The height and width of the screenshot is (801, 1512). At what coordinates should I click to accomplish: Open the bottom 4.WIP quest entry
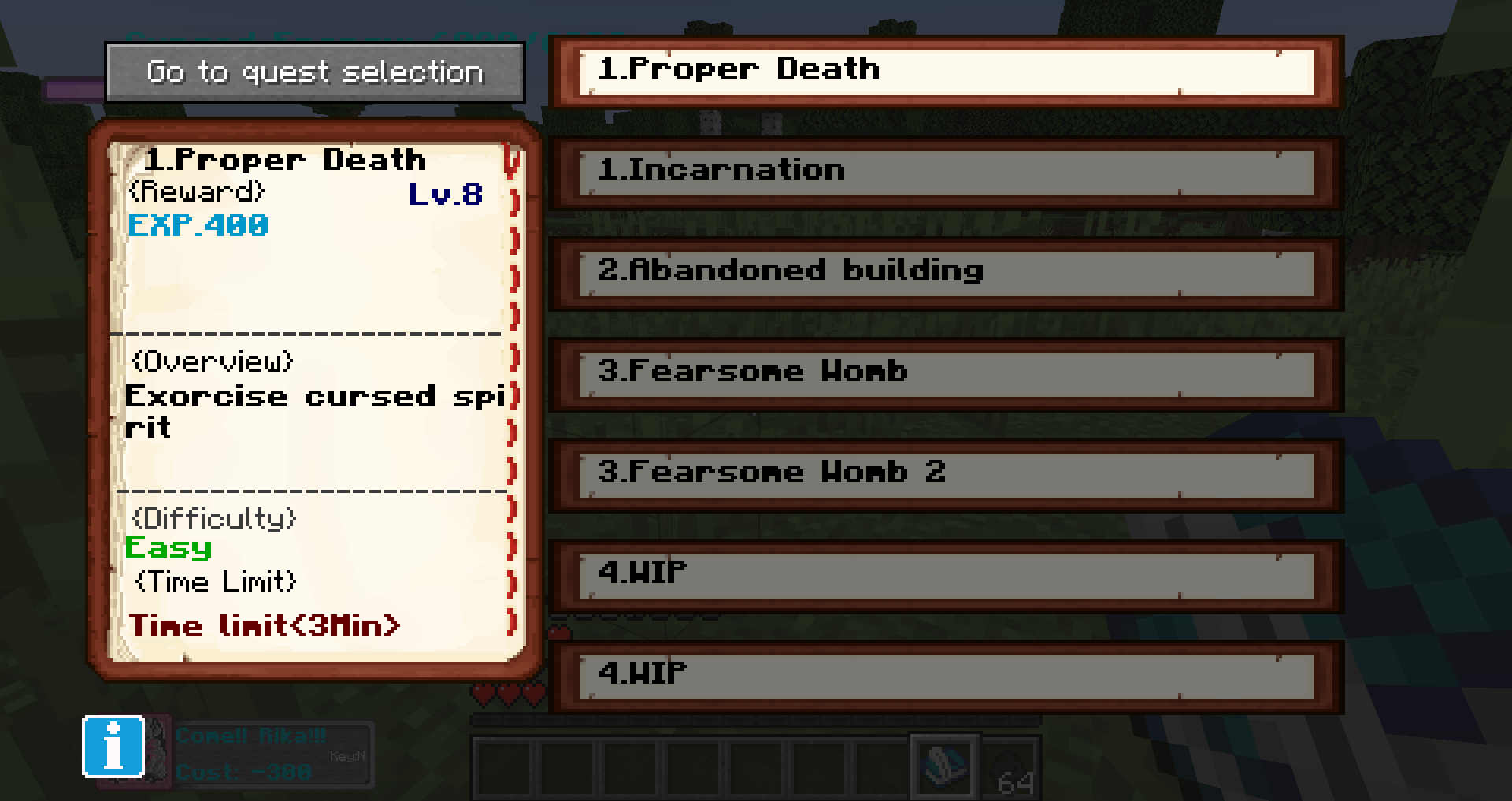pos(945,673)
